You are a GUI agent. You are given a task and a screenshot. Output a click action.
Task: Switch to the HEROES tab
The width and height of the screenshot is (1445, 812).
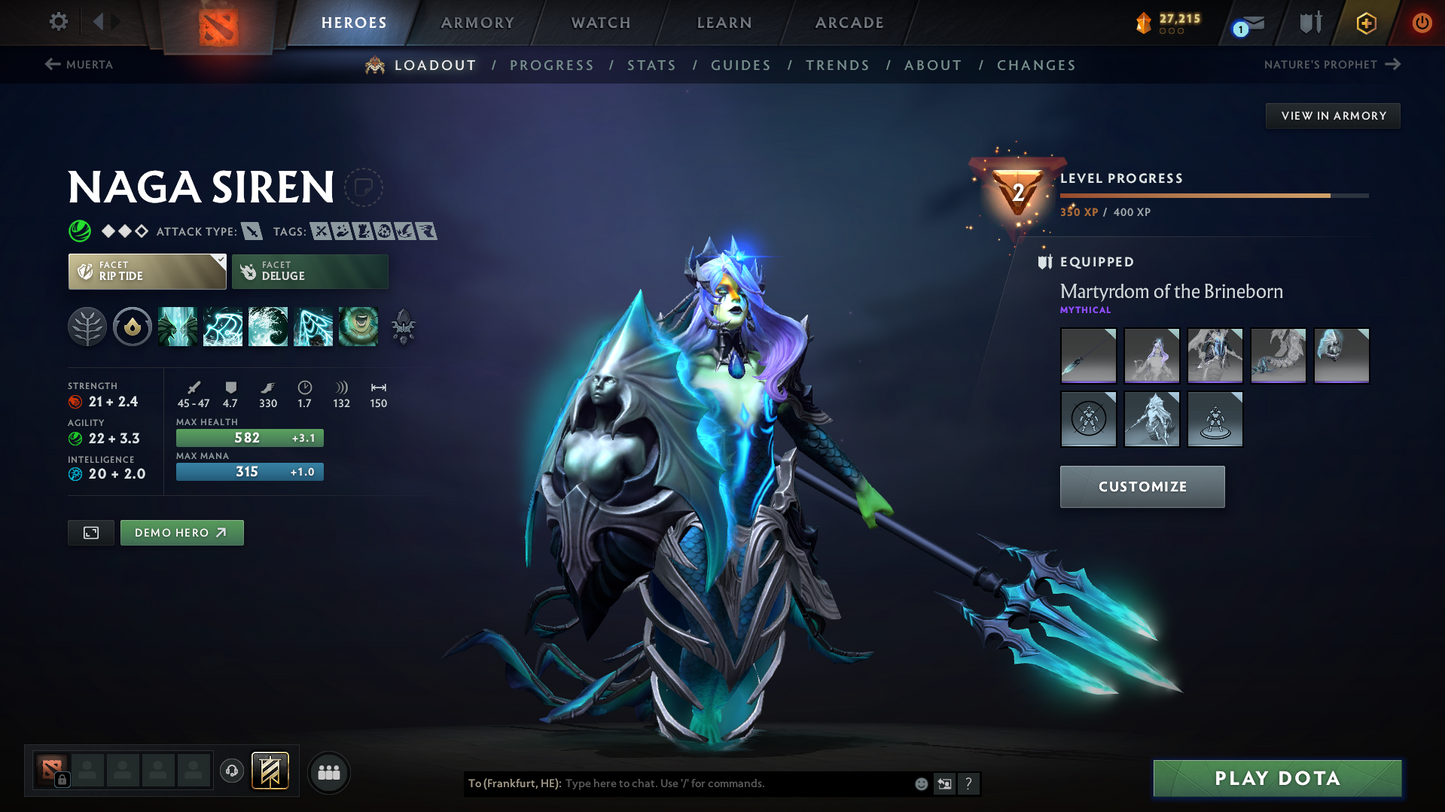pos(353,22)
